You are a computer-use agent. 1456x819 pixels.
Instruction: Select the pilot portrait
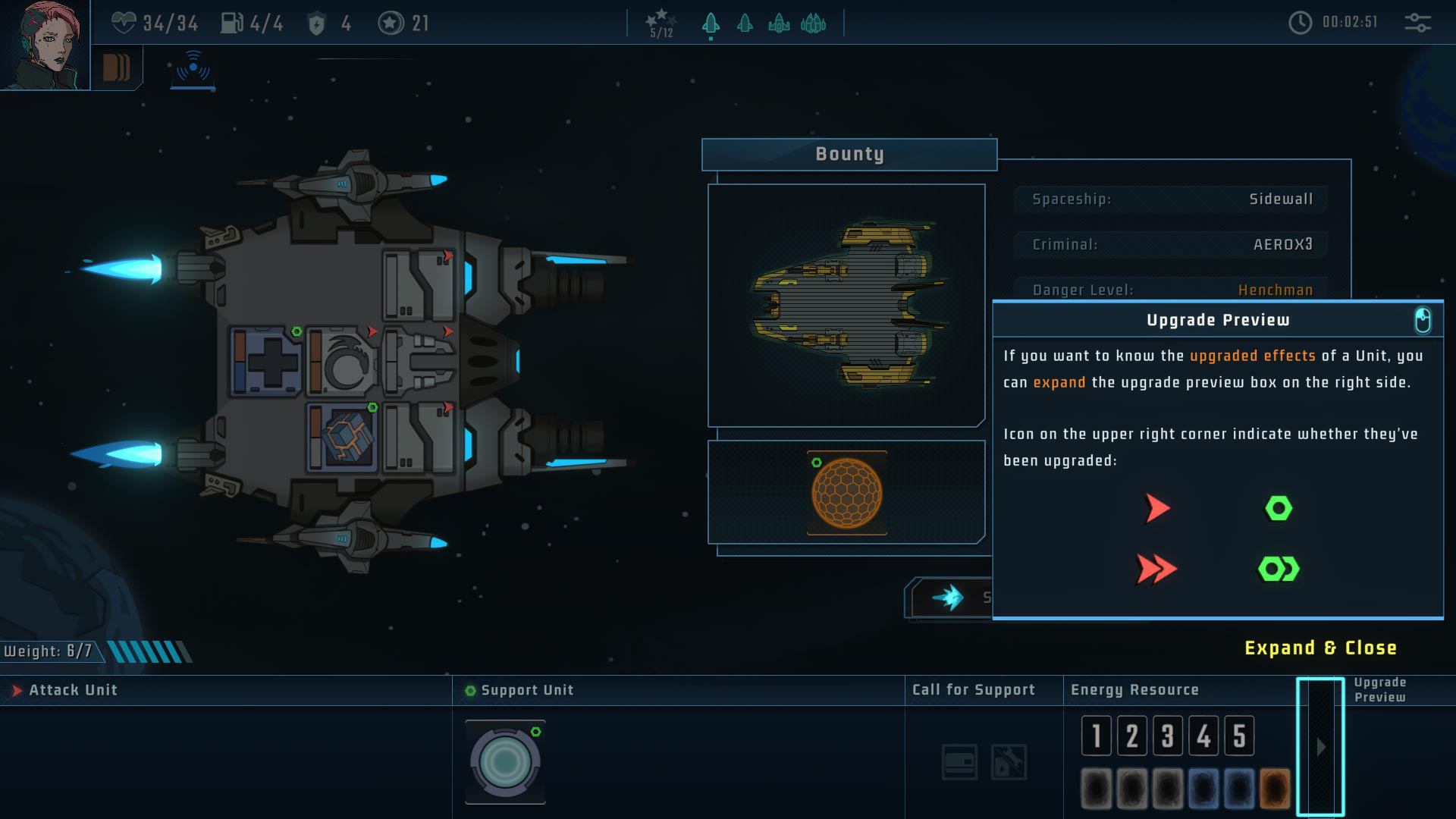coord(44,44)
